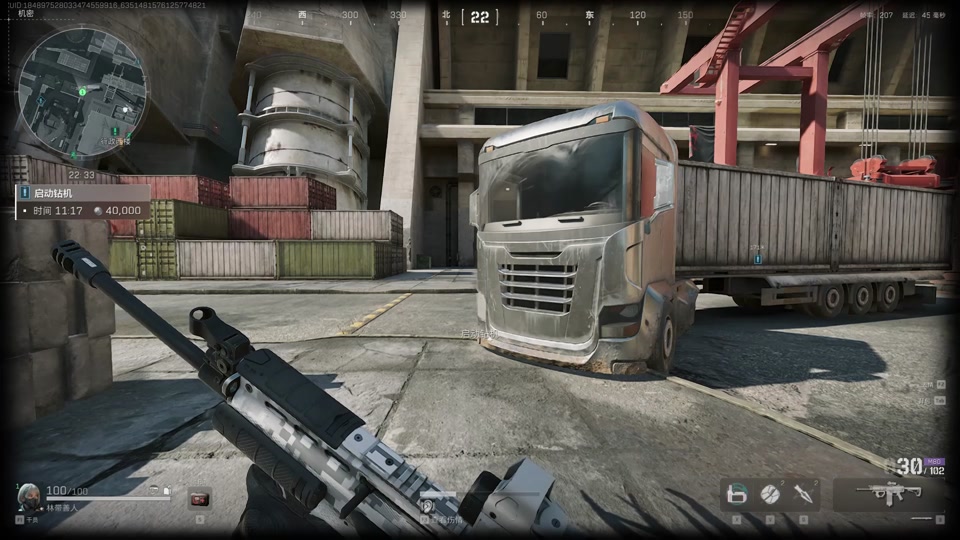Click the operator portrait of 林带善人
960x540 pixels.
tap(30, 496)
